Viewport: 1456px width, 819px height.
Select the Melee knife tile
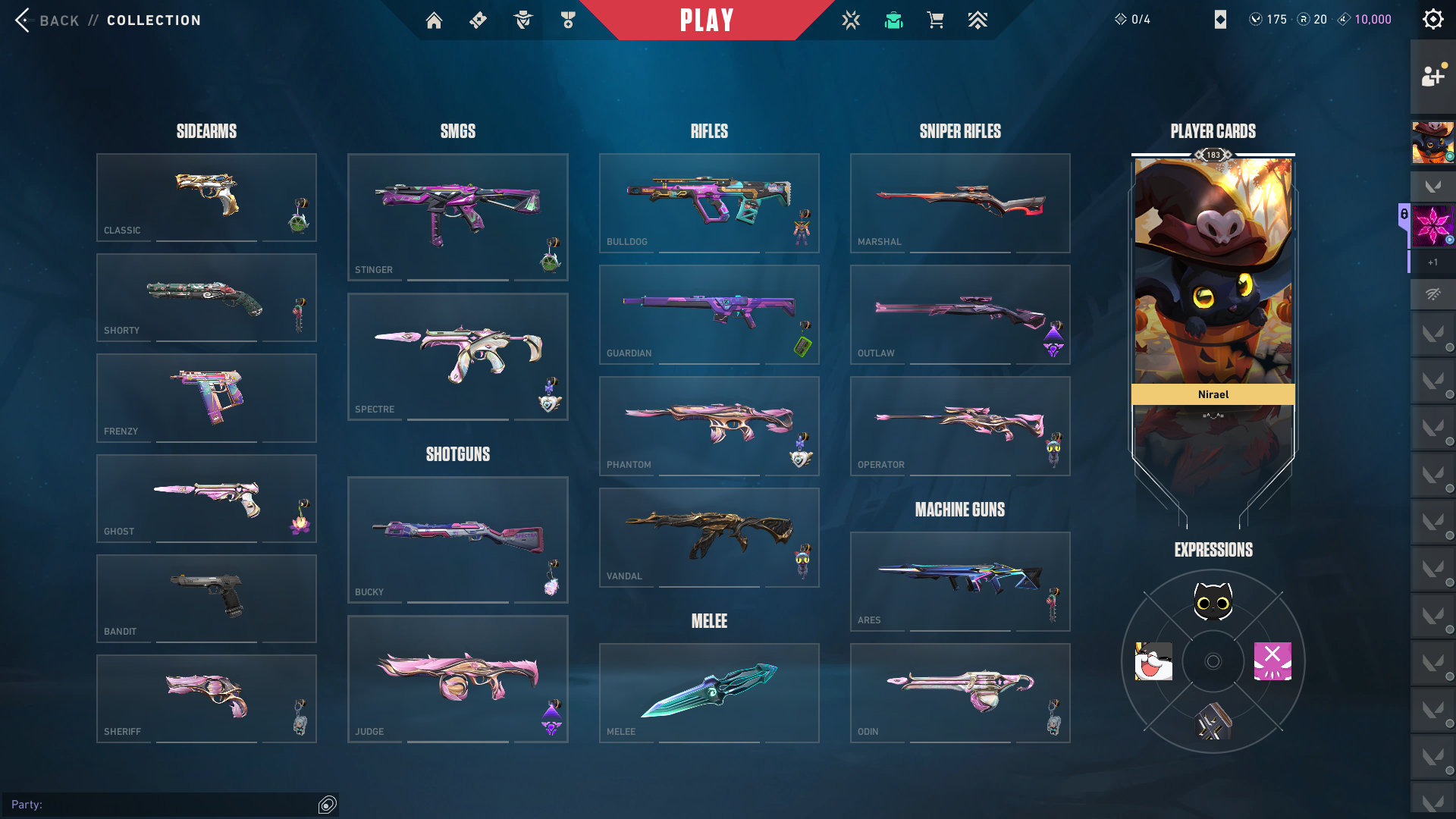(x=709, y=692)
